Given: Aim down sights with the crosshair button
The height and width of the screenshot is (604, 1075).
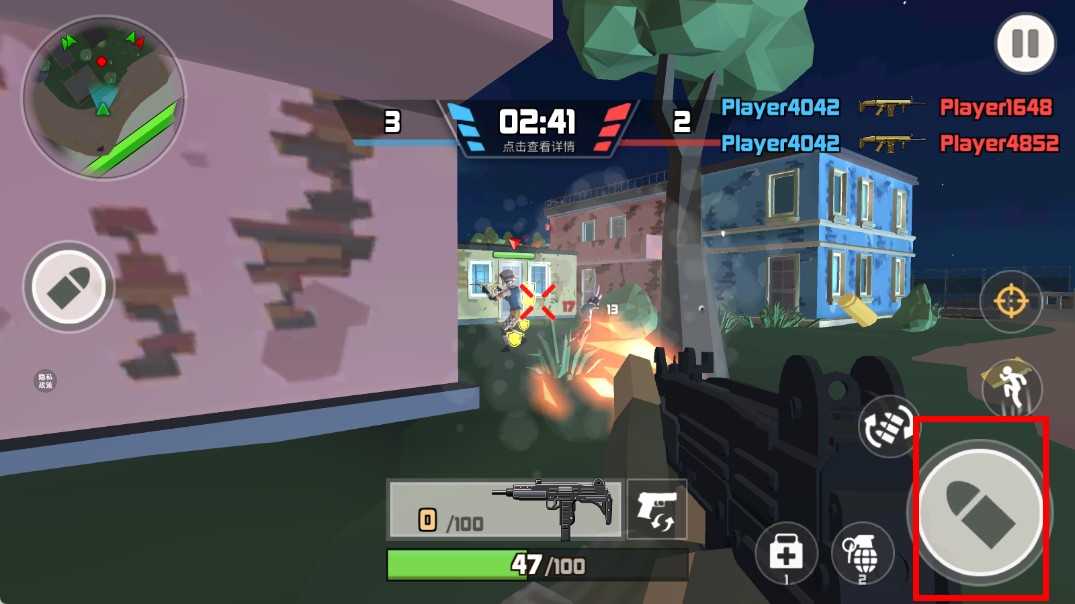Looking at the screenshot, I should [x=1010, y=302].
